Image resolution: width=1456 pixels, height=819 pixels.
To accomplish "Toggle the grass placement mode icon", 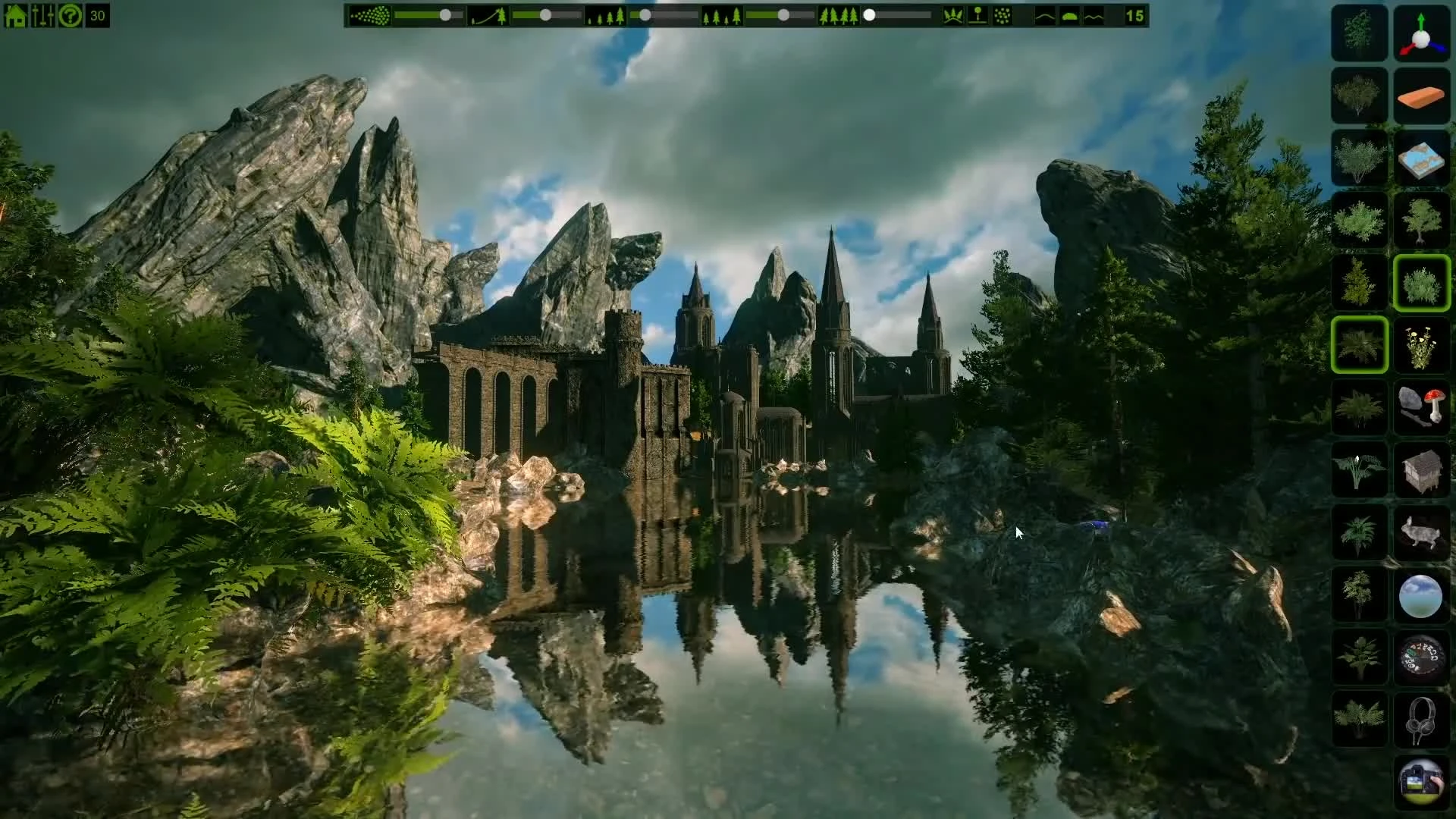I will click(953, 14).
